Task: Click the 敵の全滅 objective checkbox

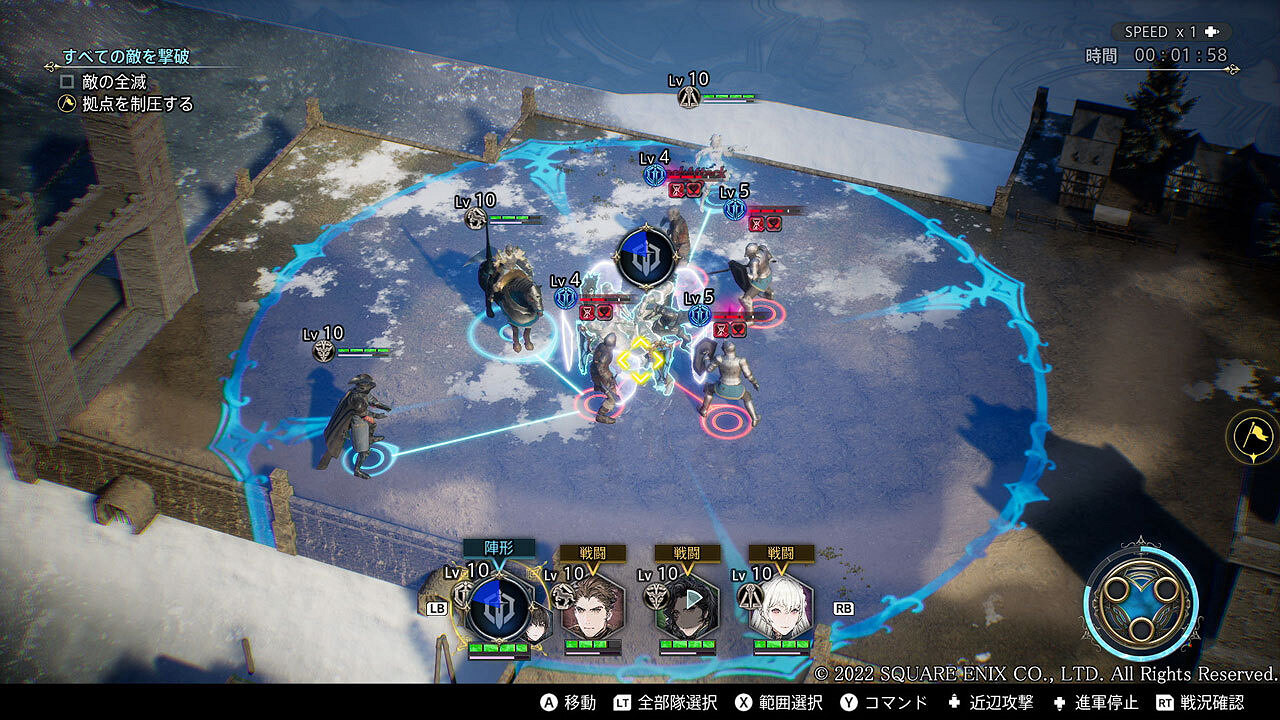Action: pyautogui.click(x=68, y=81)
